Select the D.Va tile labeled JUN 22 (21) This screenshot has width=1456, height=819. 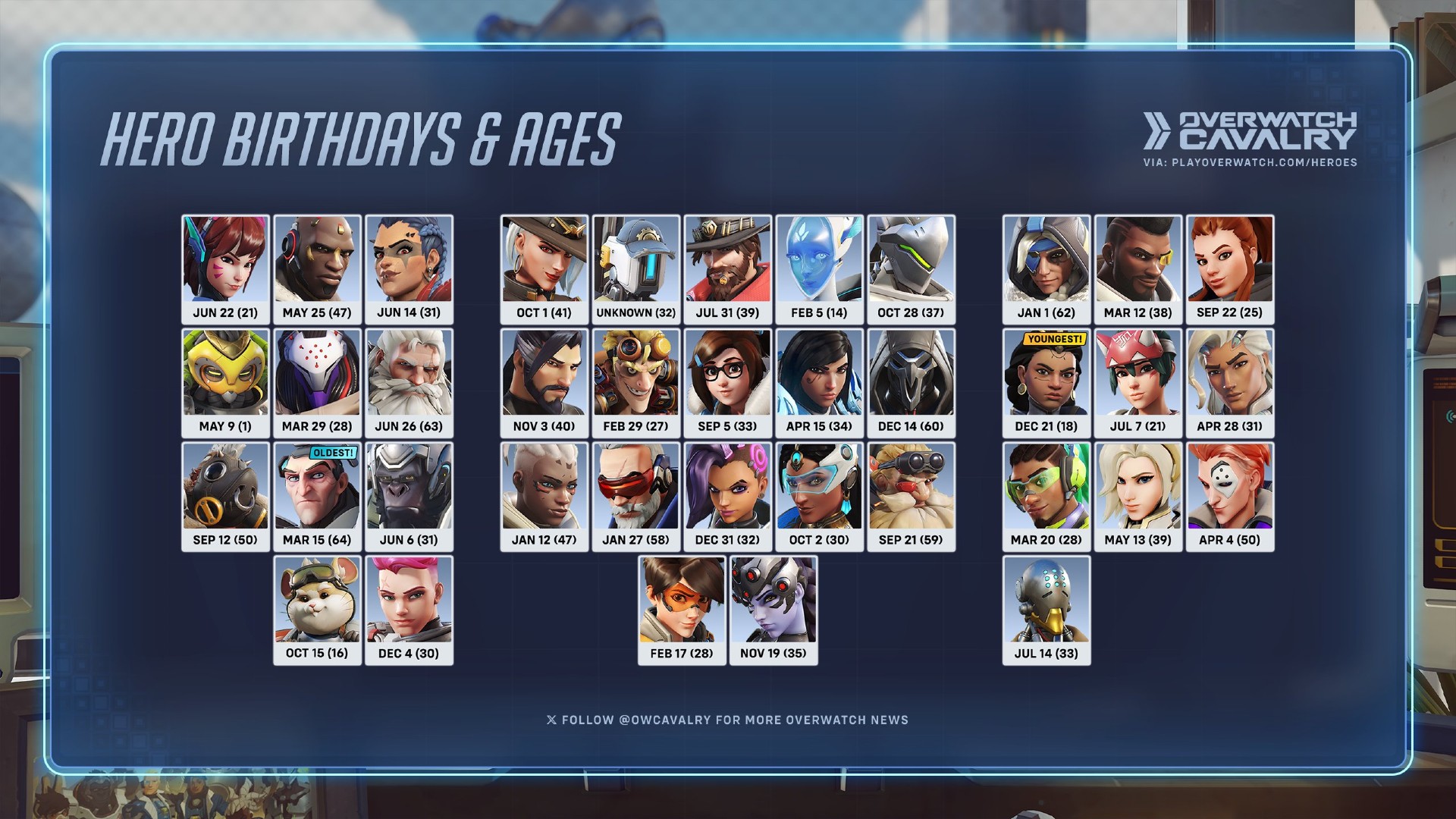click(x=225, y=269)
